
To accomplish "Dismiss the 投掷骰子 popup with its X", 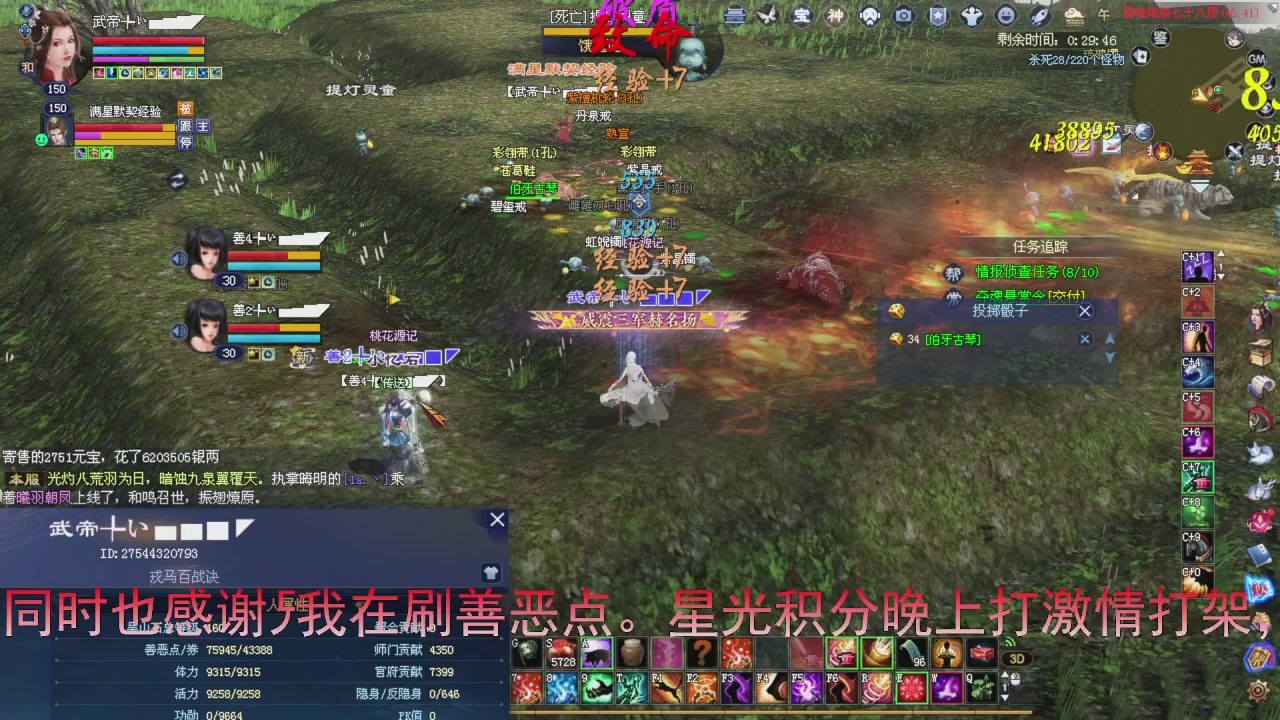I will pos(1084,312).
